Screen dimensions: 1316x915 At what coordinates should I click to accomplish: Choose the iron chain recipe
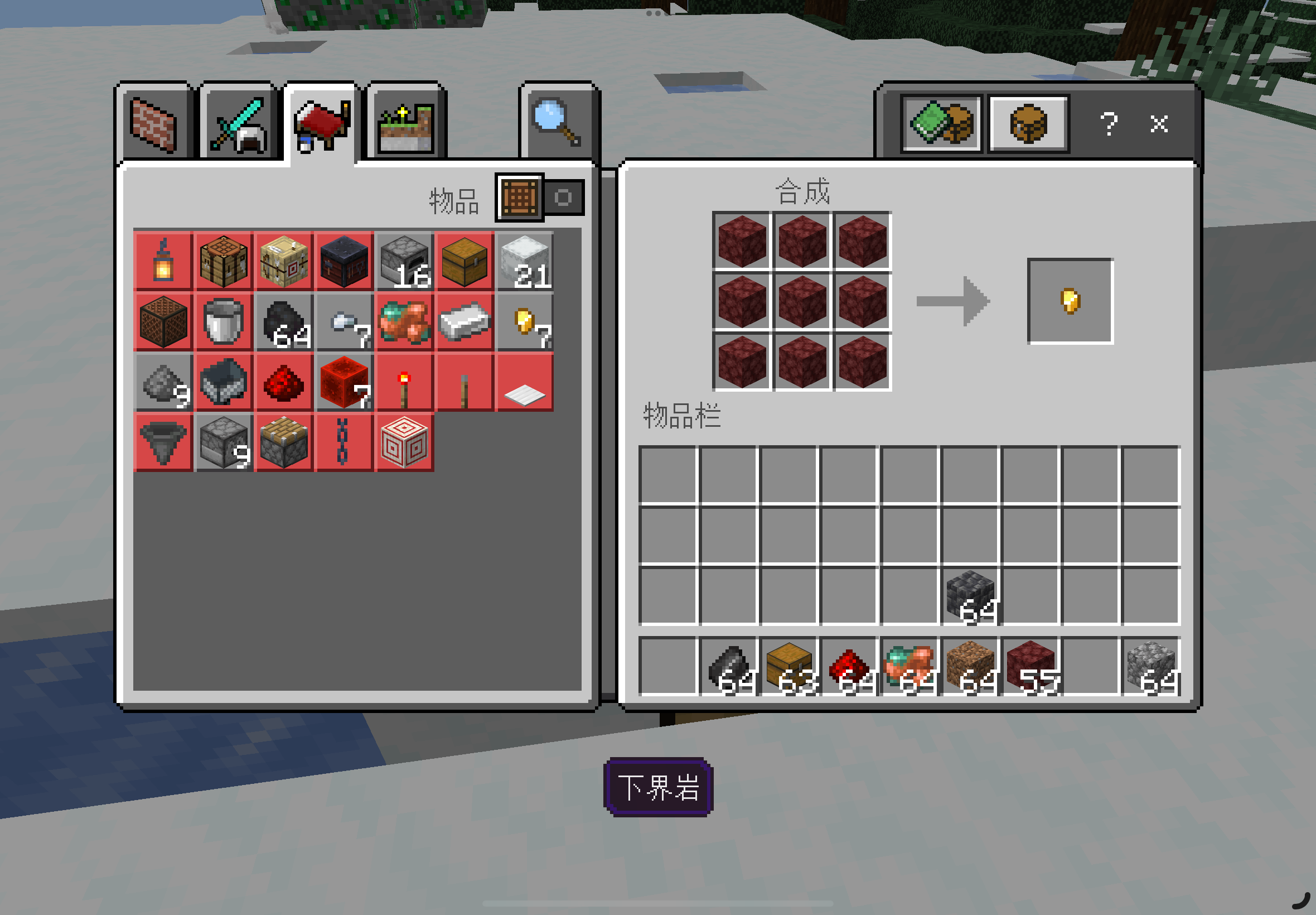coord(343,442)
